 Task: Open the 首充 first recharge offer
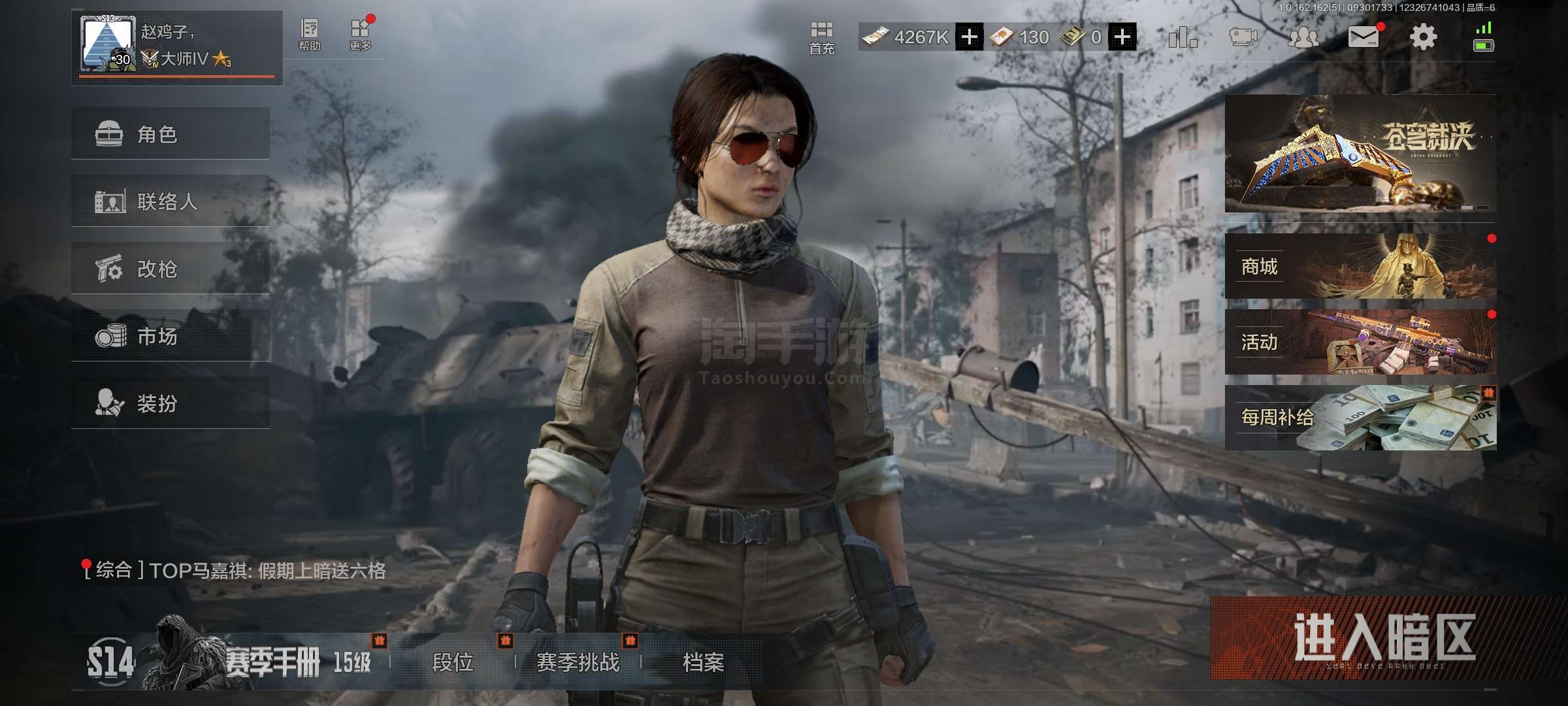821,37
